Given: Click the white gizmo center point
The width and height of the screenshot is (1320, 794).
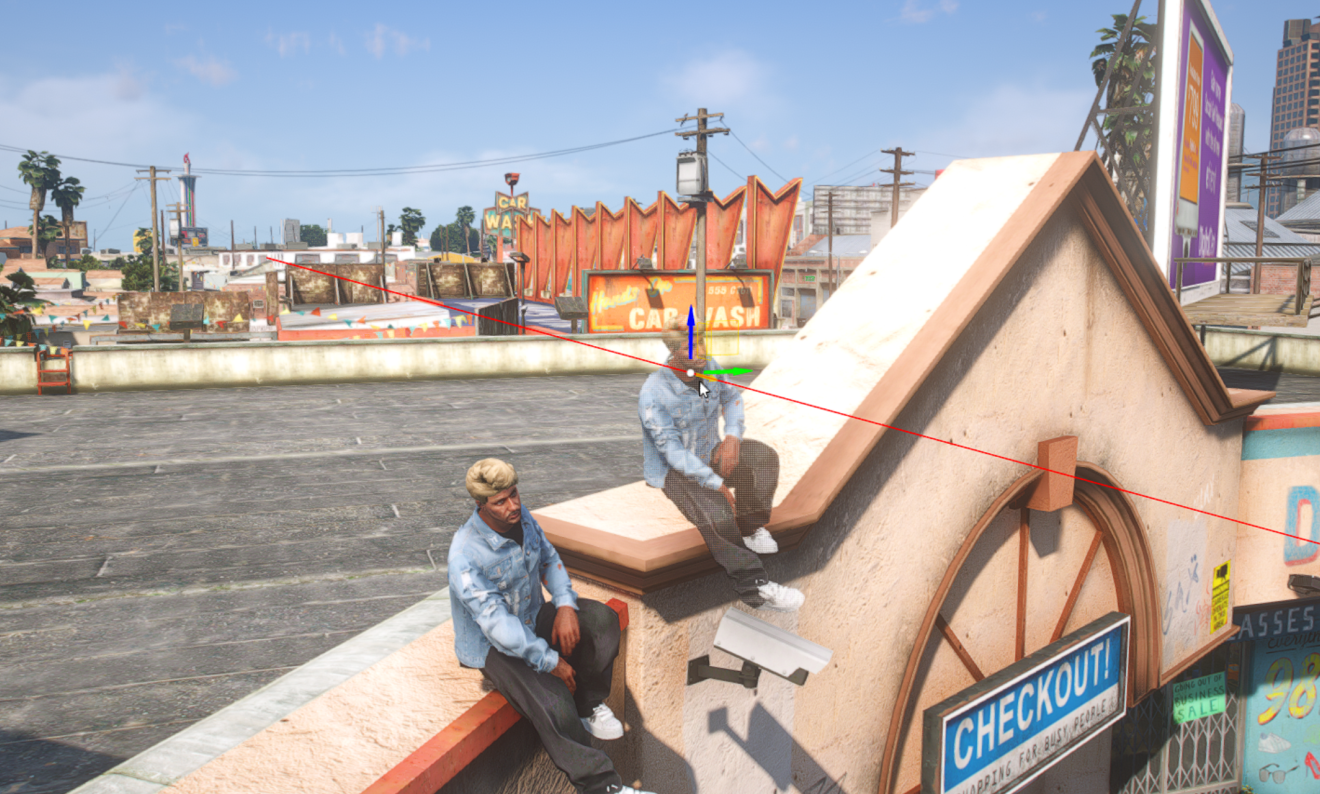Looking at the screenshot, I should (x=690, y=373).
